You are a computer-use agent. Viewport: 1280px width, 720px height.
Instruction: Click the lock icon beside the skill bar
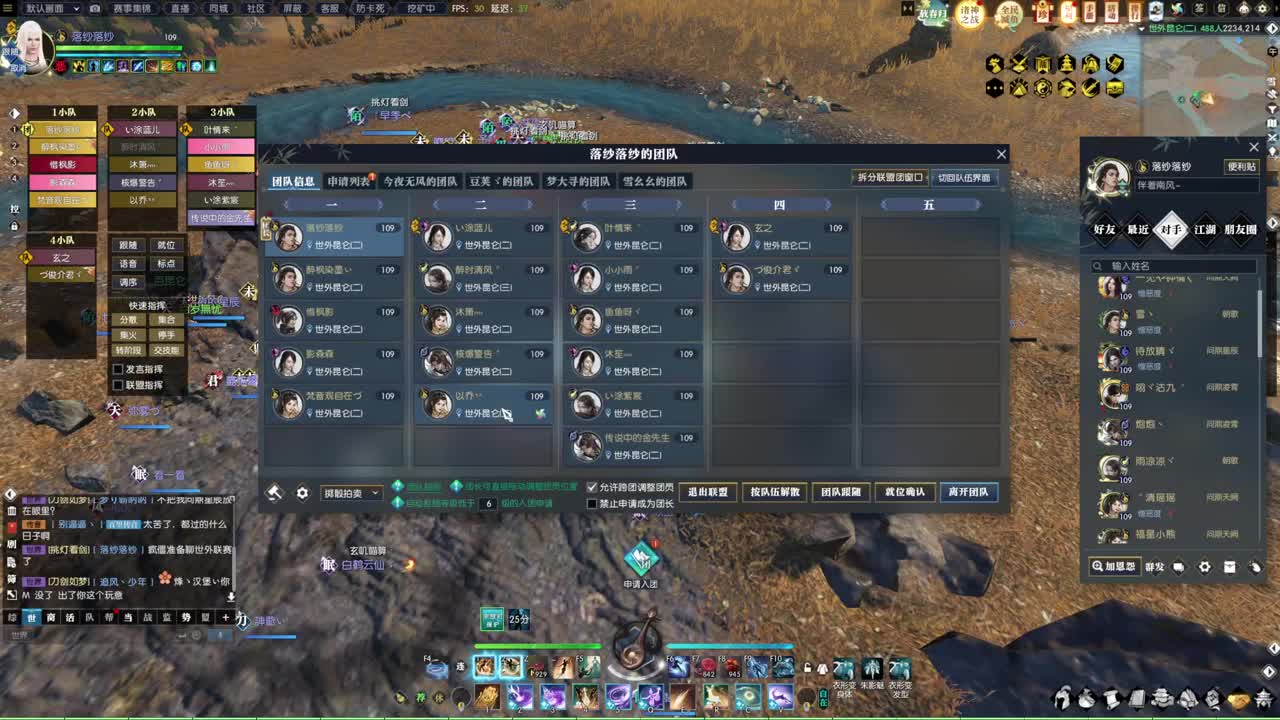click(806, 667)
